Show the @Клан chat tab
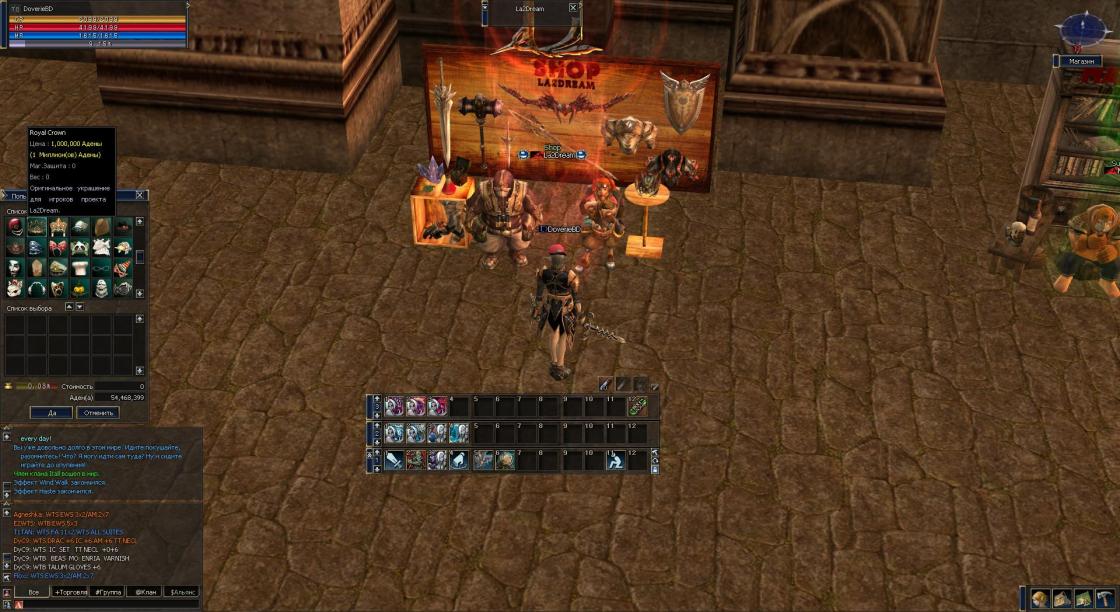Screen dimensions: 1120x612 click(x=145, y=592)
